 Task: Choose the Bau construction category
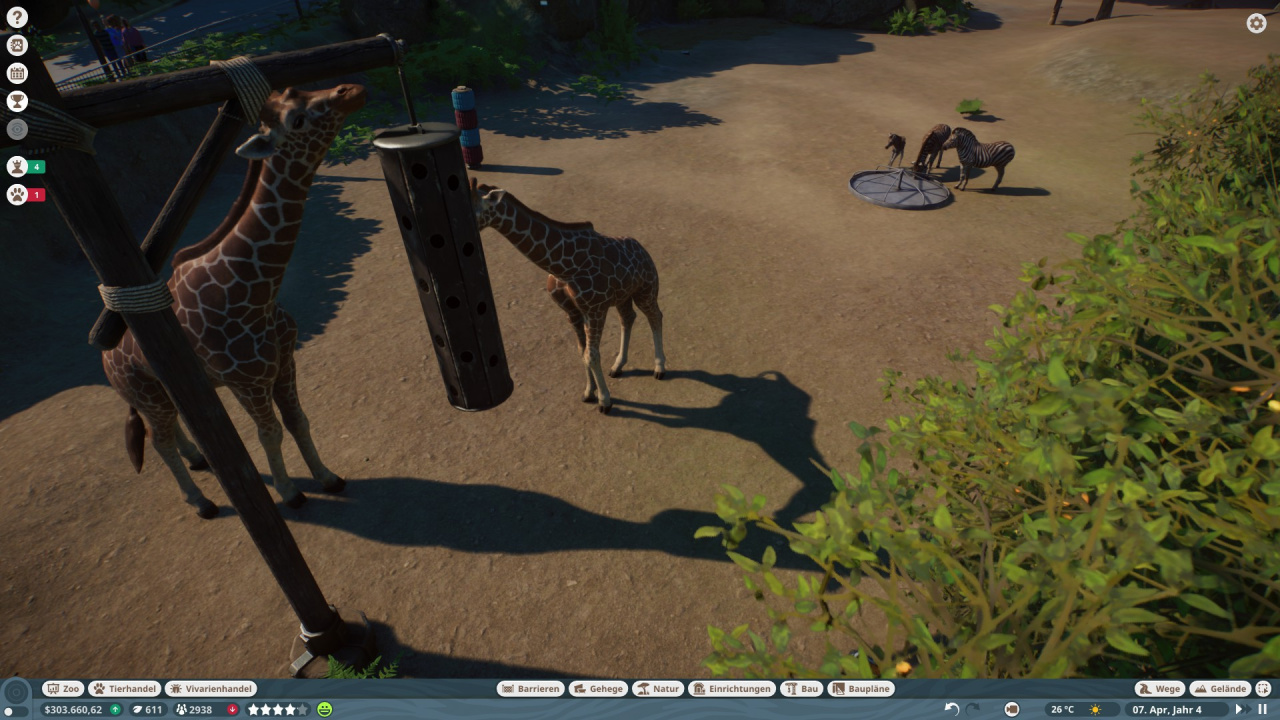pyautogui.click(x=802, y=689)
